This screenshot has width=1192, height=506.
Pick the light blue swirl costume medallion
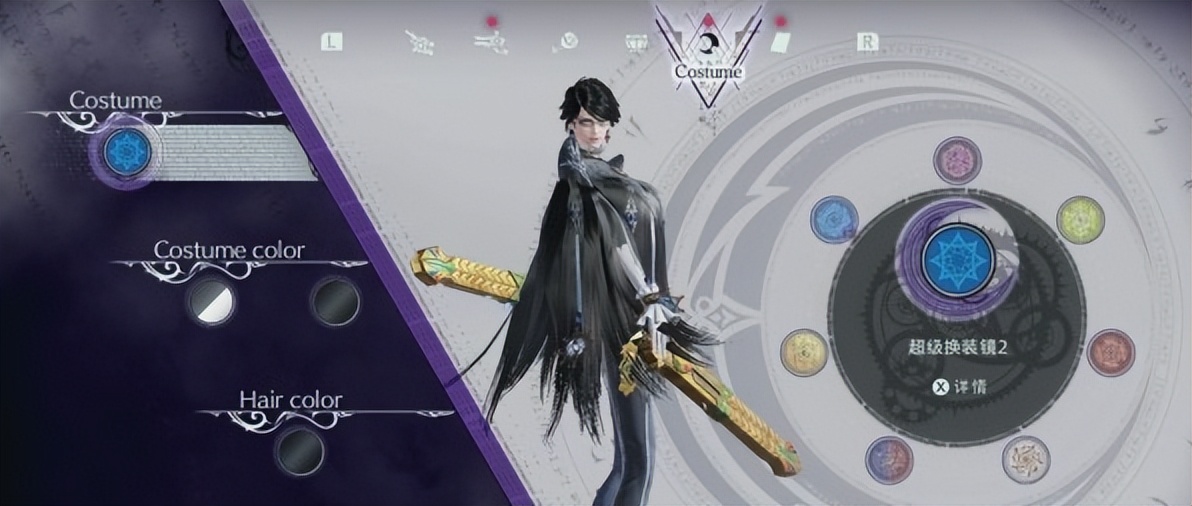[833, 219]
